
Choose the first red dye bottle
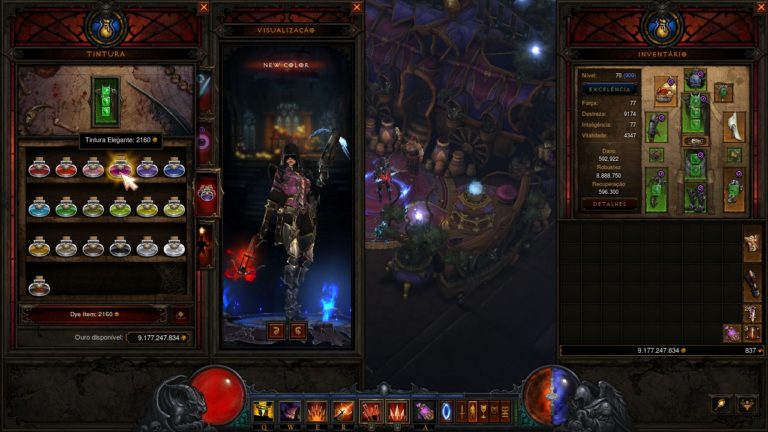(39, 168)
